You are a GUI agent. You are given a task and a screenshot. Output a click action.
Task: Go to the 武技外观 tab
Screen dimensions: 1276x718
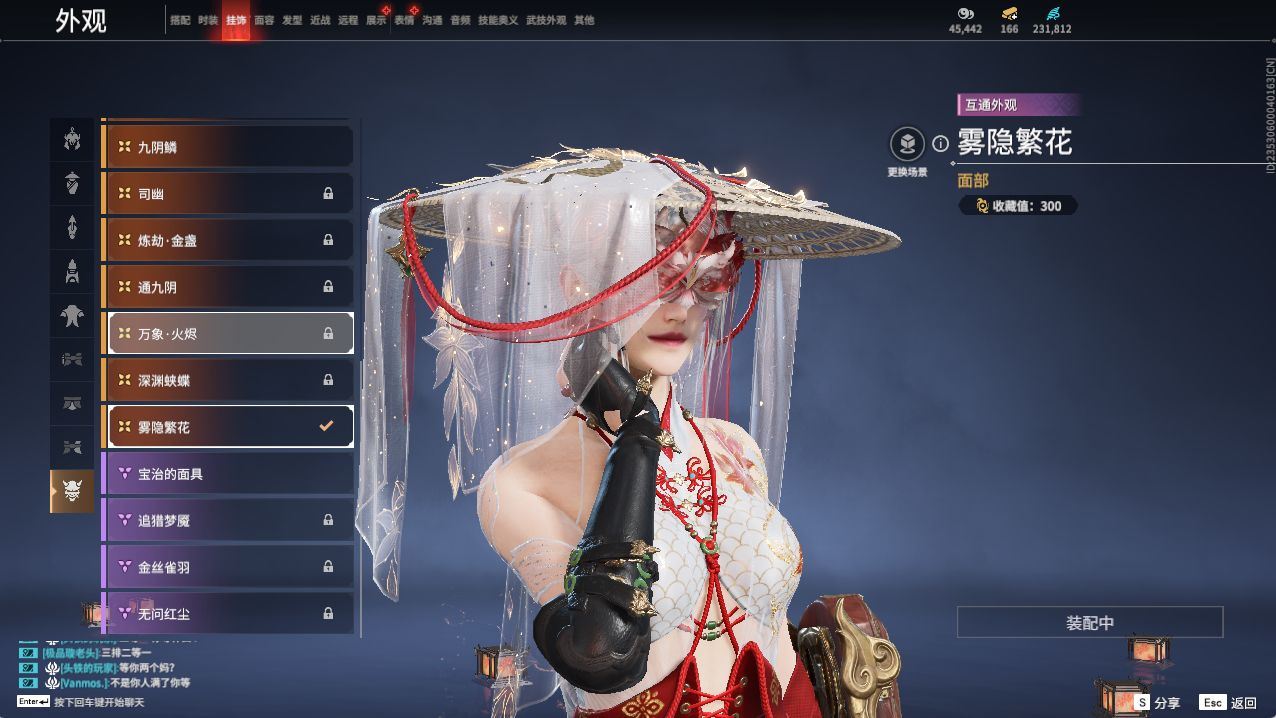546,20
